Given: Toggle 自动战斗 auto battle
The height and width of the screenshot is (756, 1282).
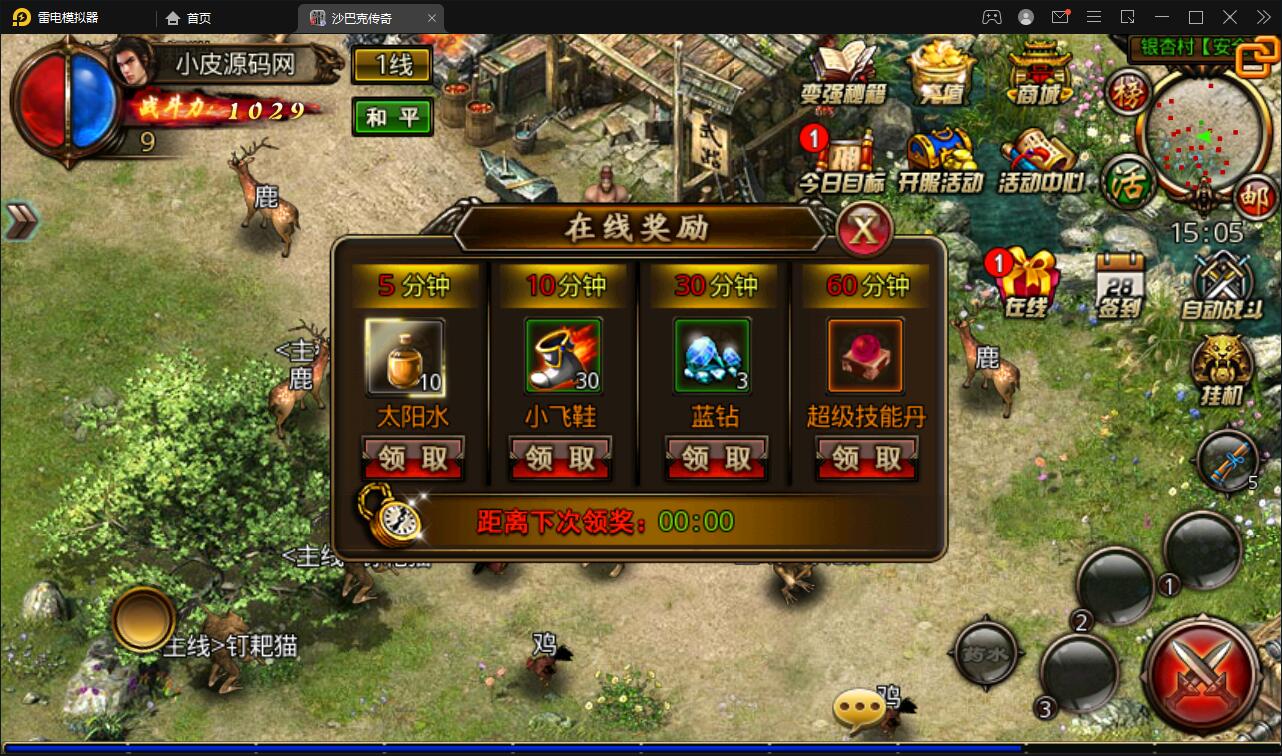Looking at the screenshot, I should pos(1220,284).
